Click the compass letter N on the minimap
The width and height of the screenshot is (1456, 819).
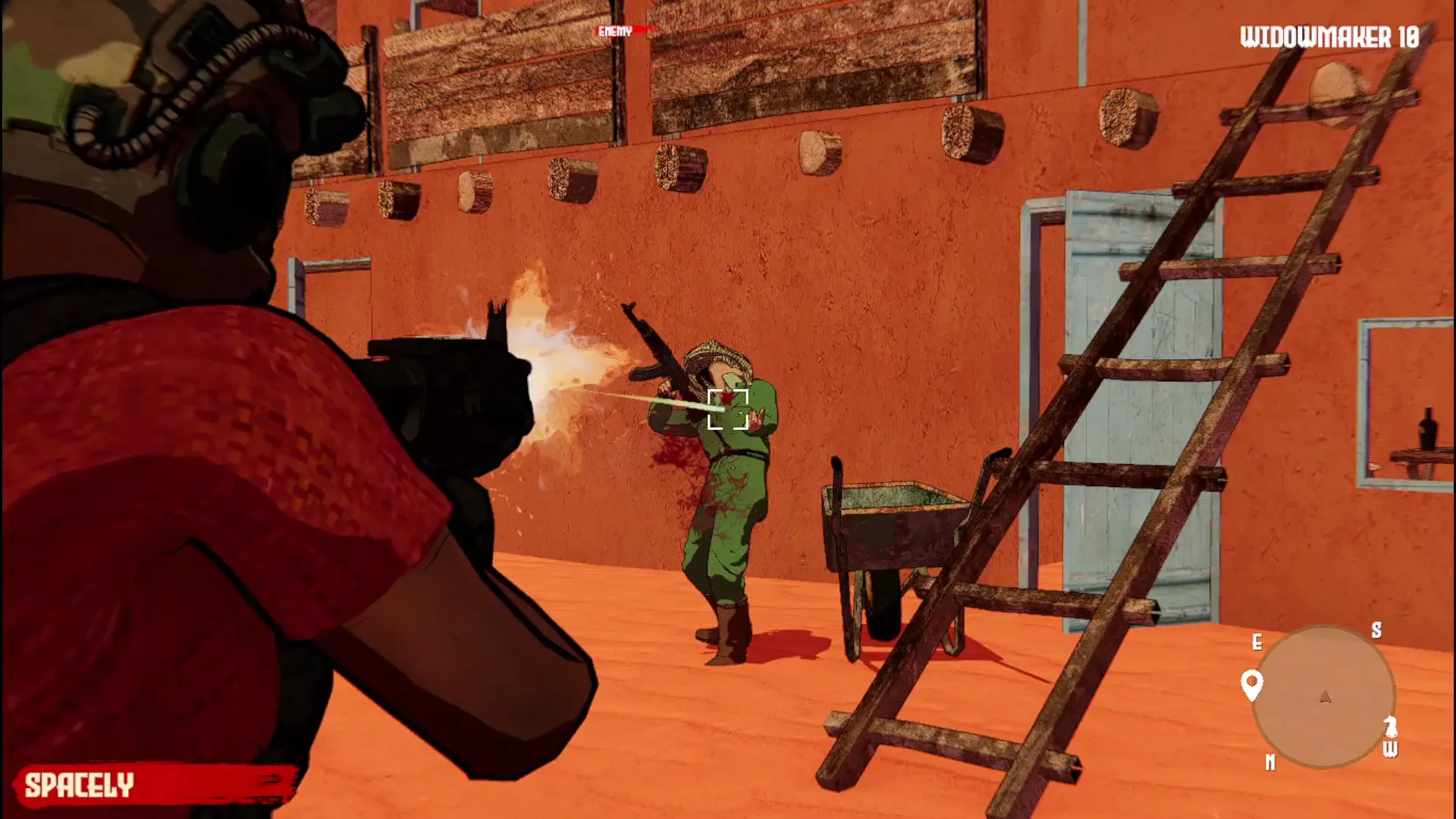[1270, 761]
